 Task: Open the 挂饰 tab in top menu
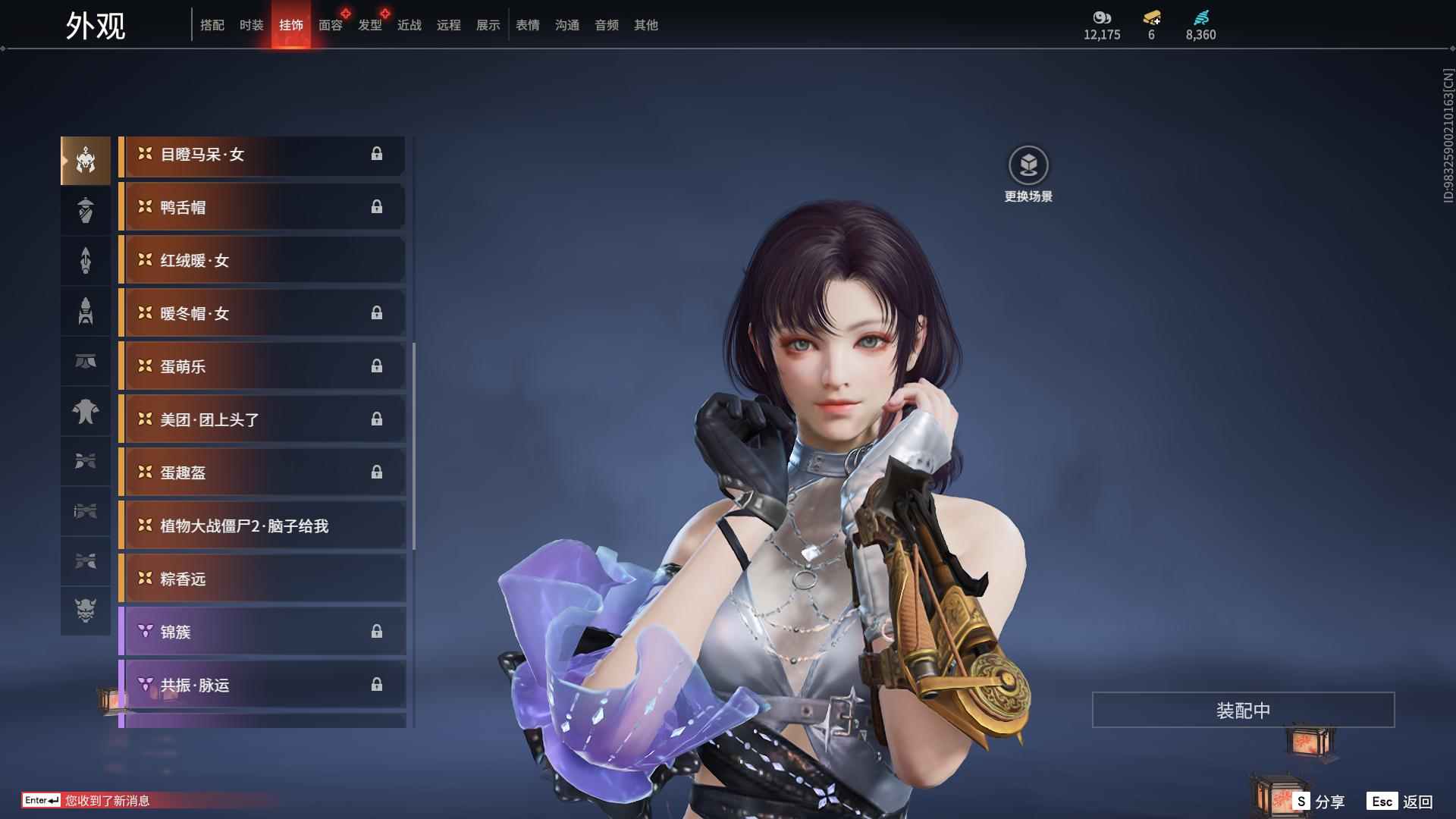tap(290, 25)
